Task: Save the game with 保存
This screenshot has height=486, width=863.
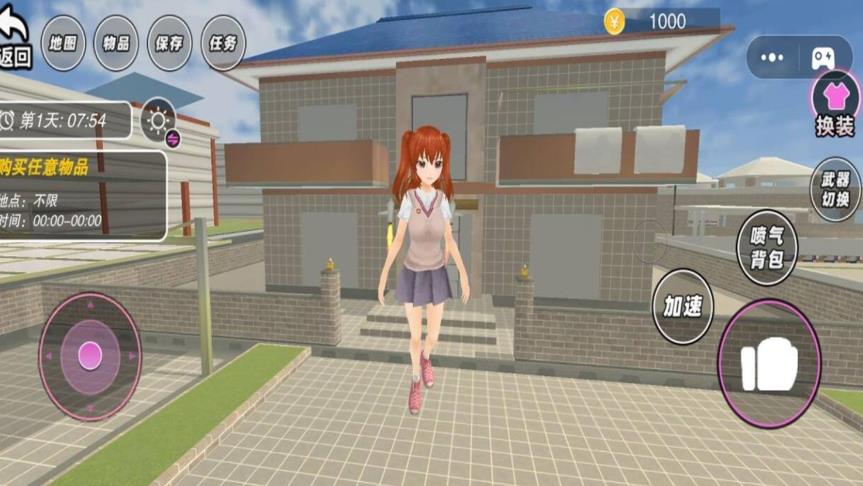Action: pyautogui.click(x=170, y=43)
